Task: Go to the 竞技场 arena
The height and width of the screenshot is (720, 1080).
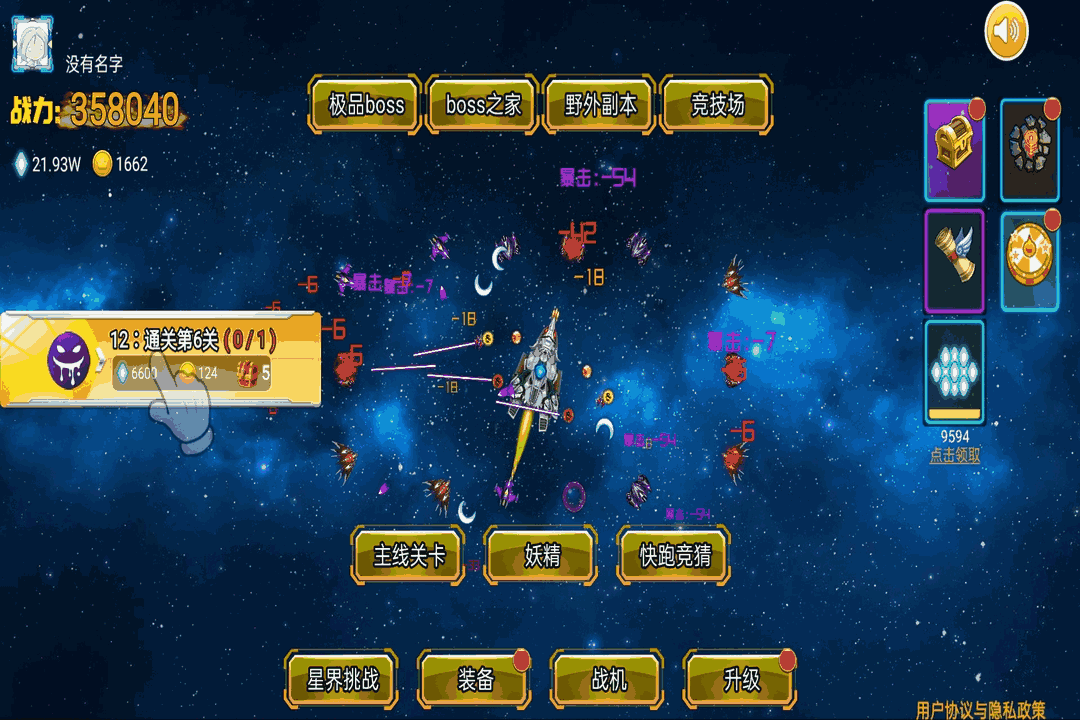Action: (x=717, y=105)
